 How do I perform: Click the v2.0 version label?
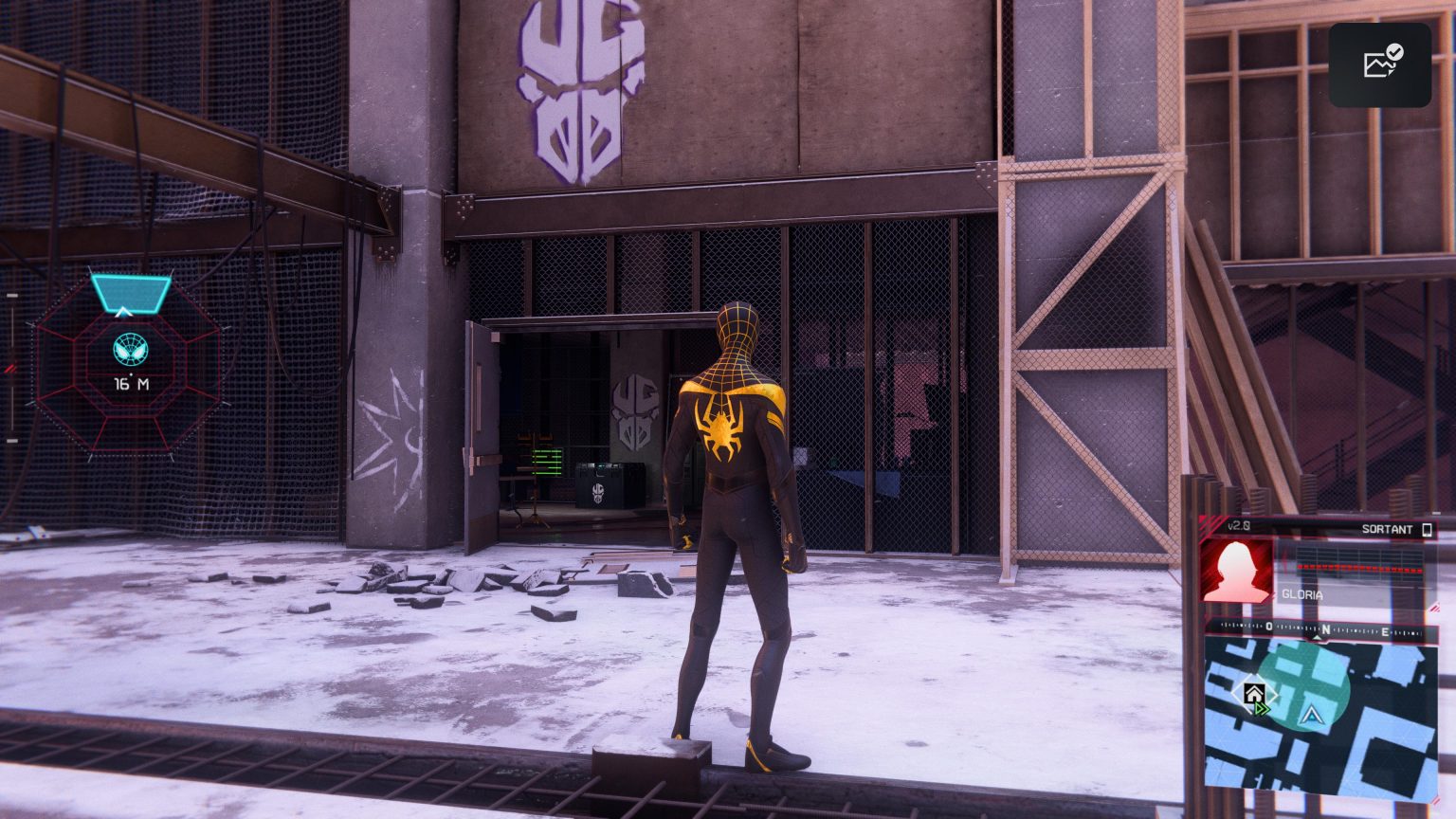(x=1239, y=525)
